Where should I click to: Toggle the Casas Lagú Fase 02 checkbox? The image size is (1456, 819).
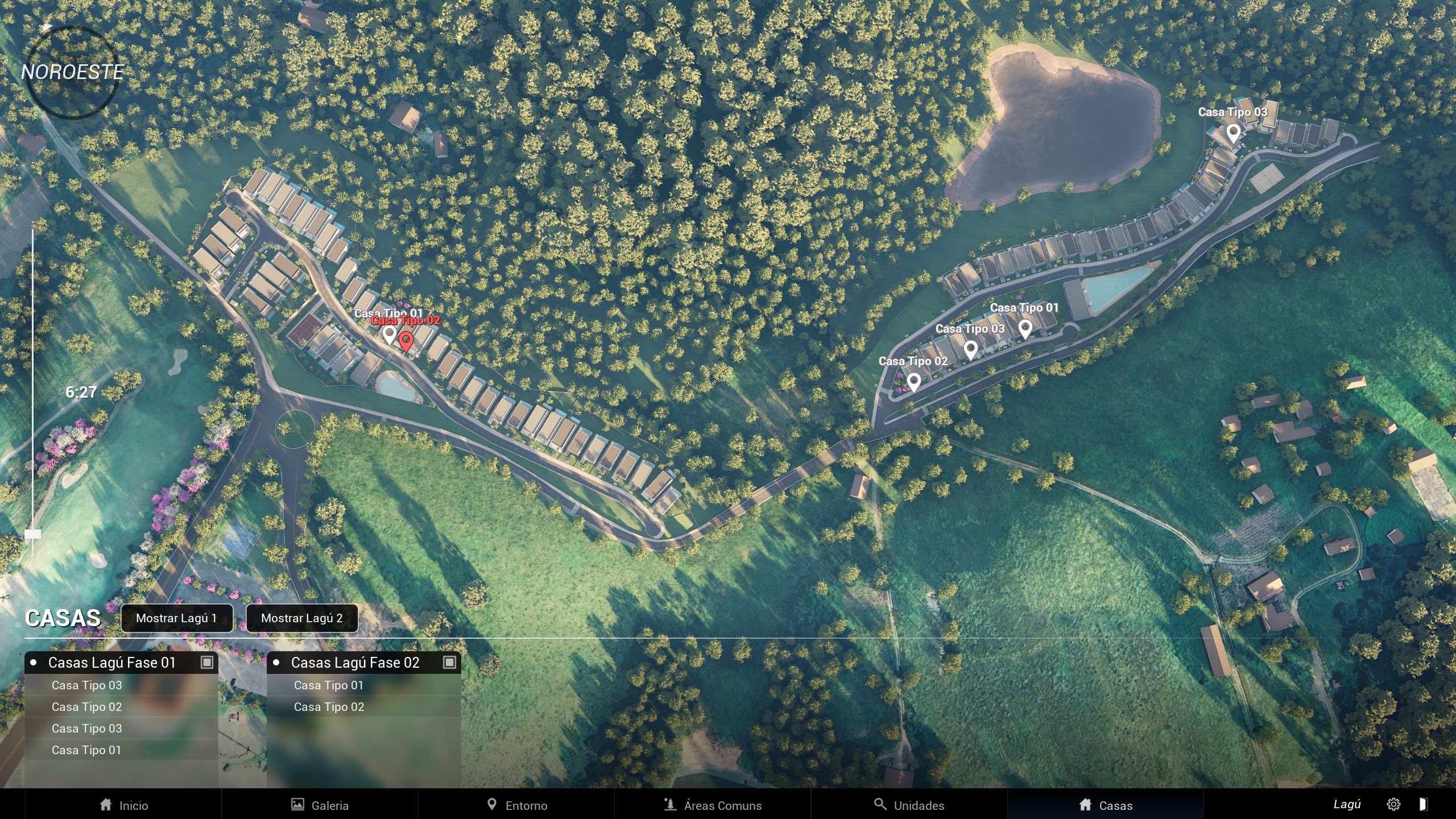click(x=449, y=662)
